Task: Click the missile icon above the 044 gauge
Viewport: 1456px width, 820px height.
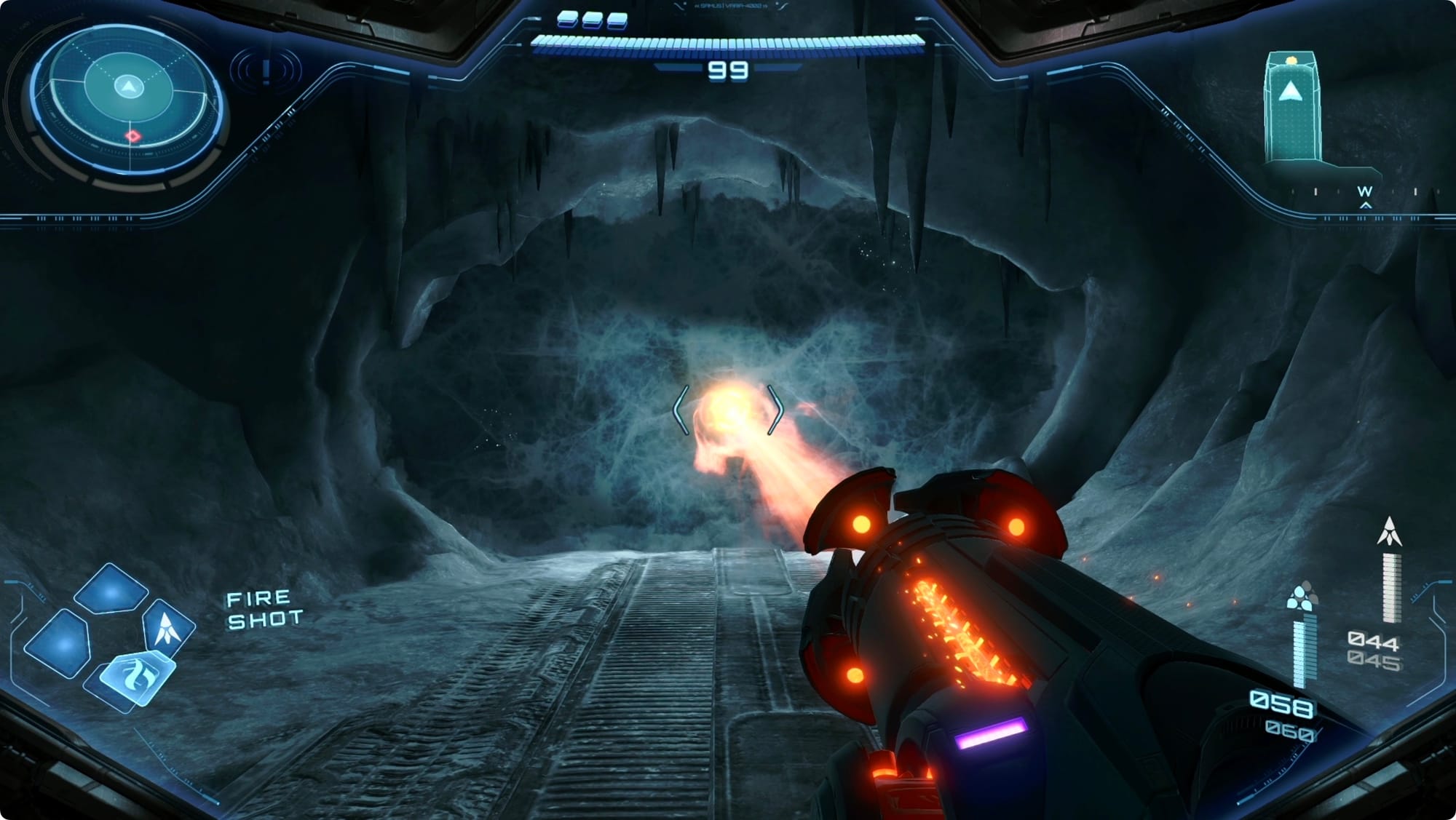Action: pyautogui.click(x=1389, y=532)
